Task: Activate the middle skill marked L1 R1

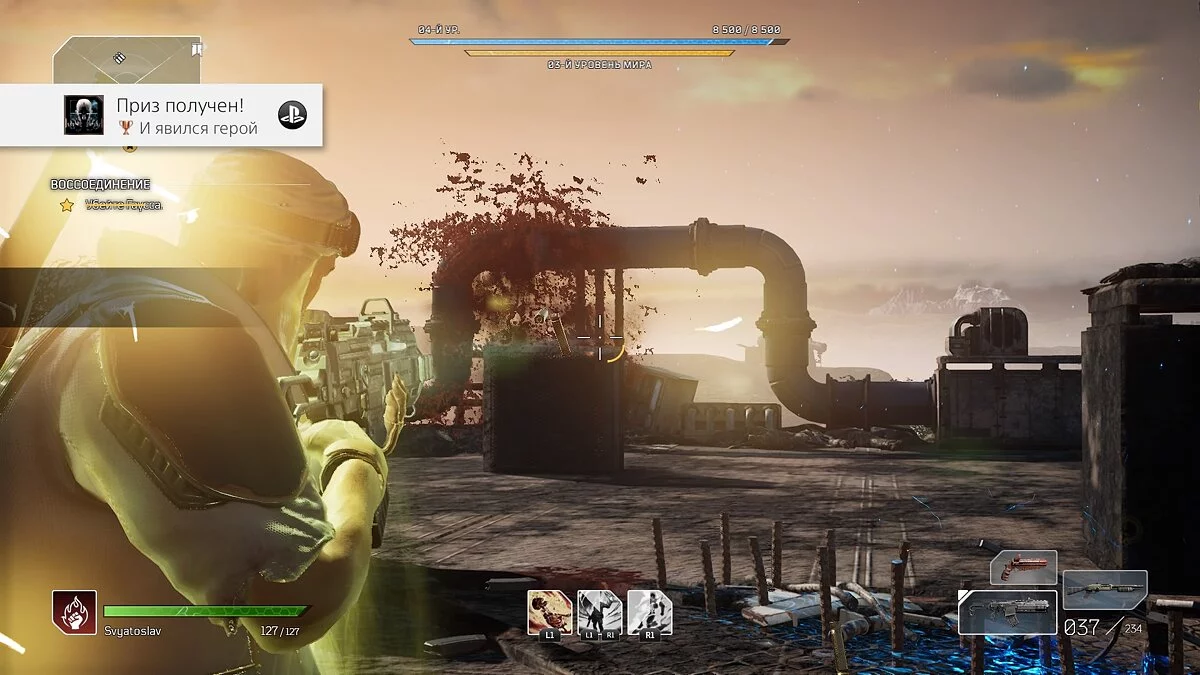Action: tap(599, 612)
